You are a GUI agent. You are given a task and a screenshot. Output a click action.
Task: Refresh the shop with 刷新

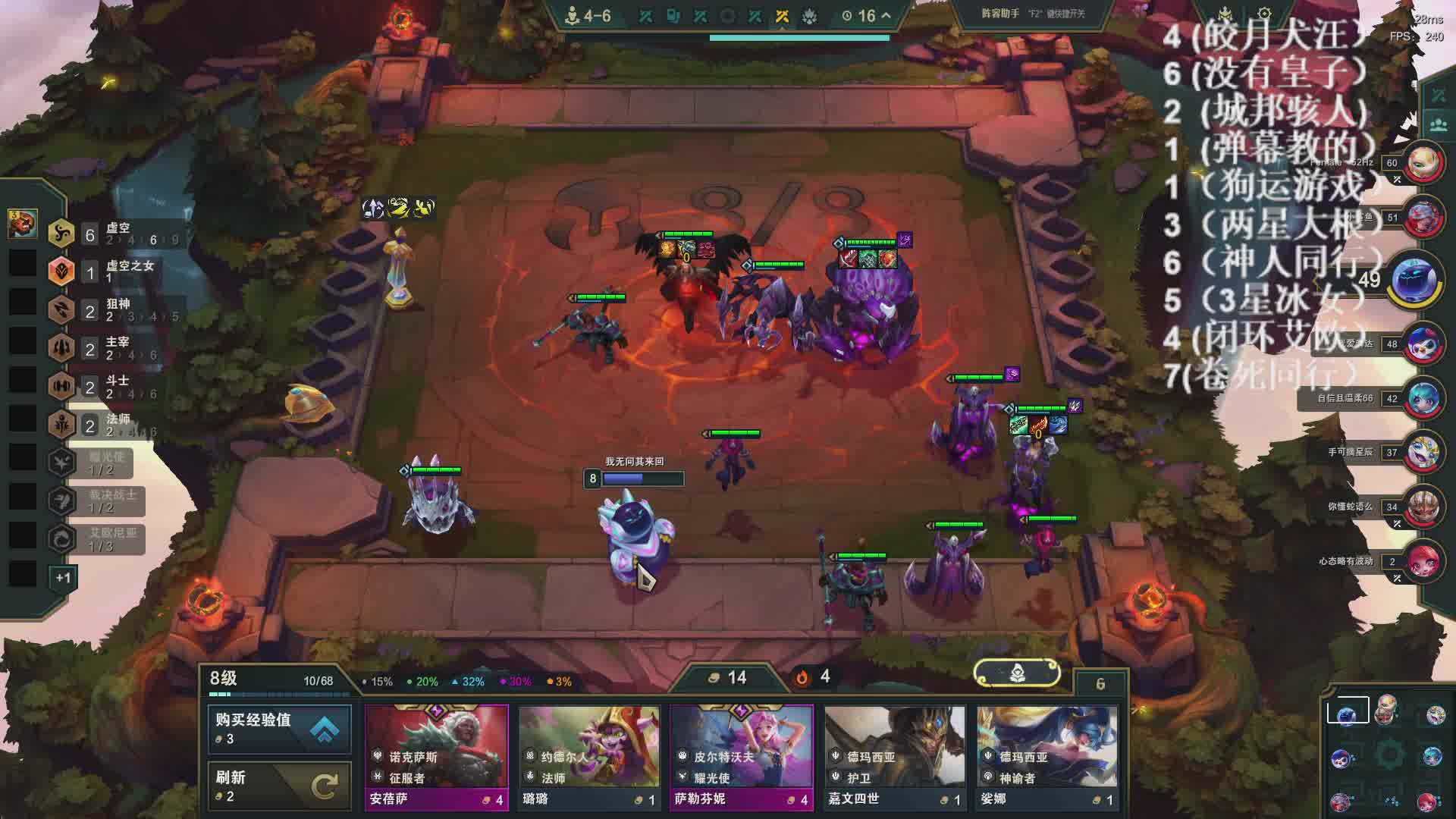point(279,786)
